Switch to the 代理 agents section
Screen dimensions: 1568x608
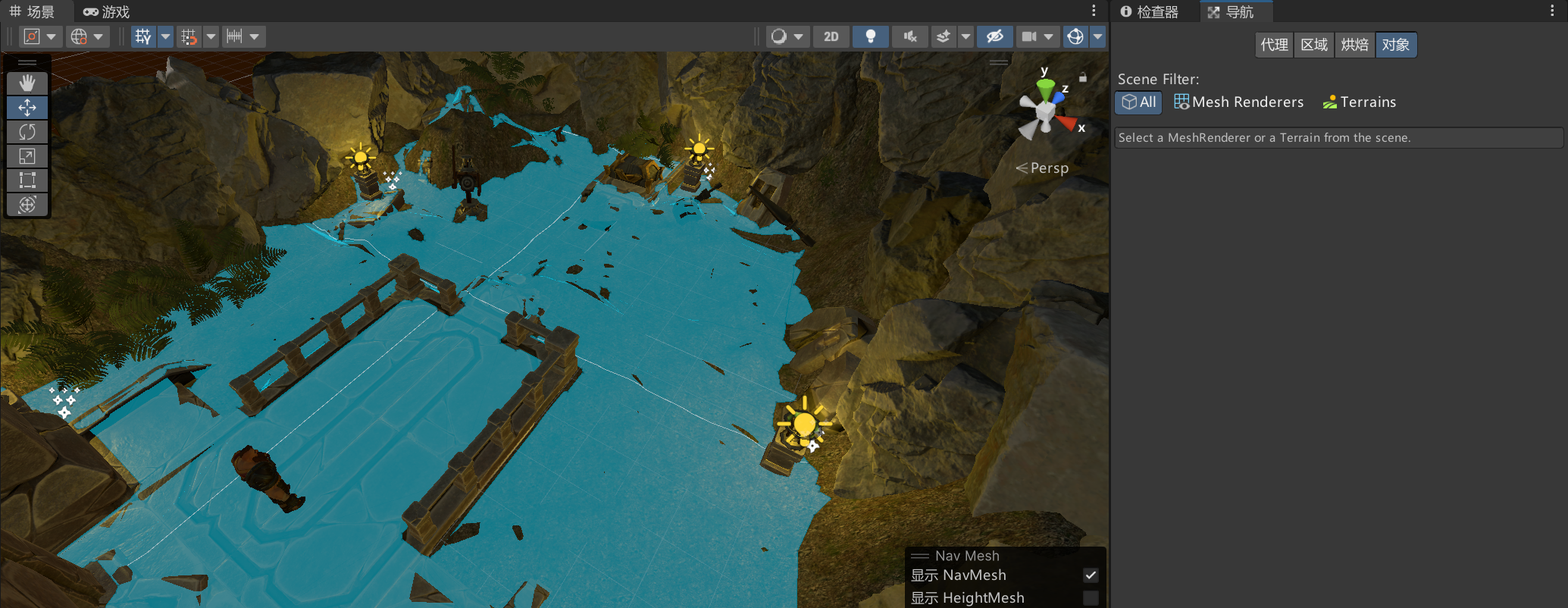[1274, 45]
